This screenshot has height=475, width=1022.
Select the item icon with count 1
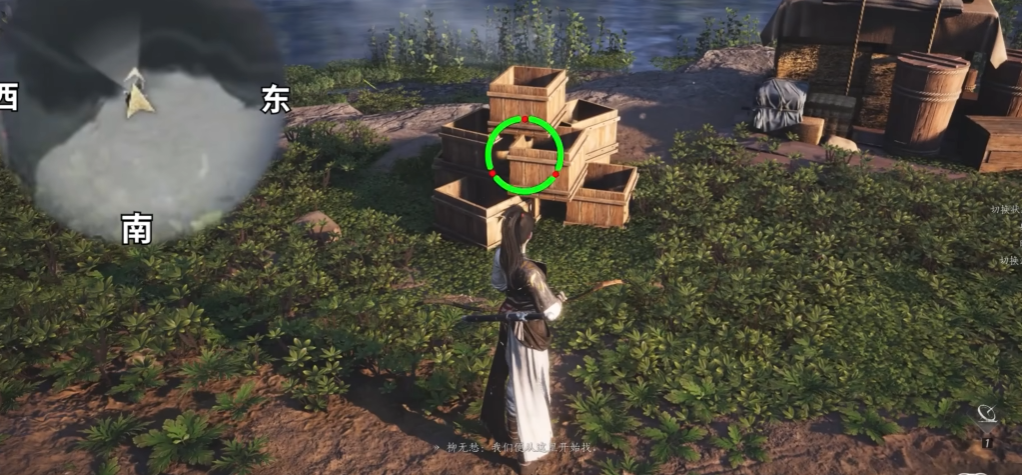[x=986, y=416]
